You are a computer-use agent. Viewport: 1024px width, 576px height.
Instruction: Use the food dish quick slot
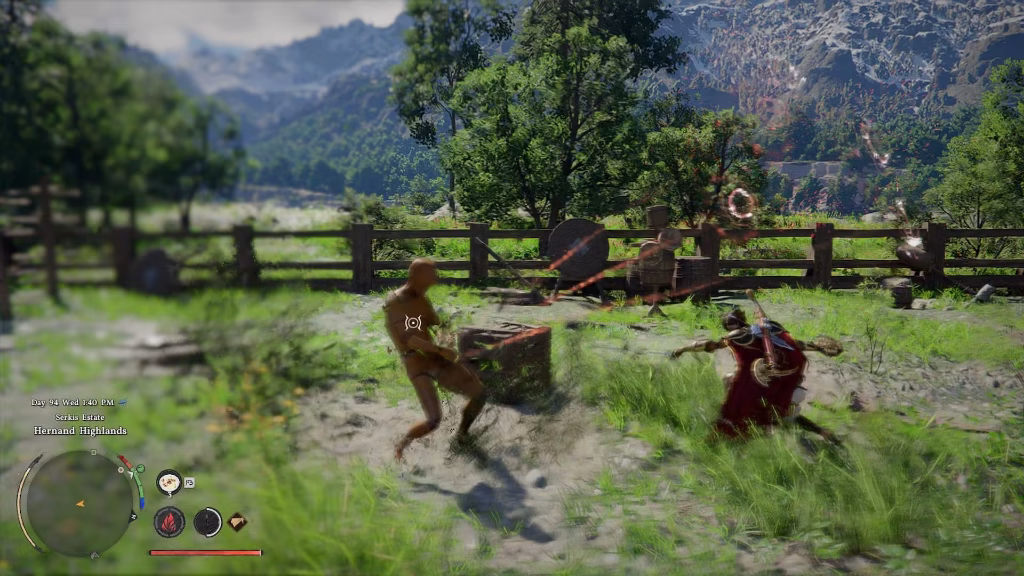pos(169,483)
